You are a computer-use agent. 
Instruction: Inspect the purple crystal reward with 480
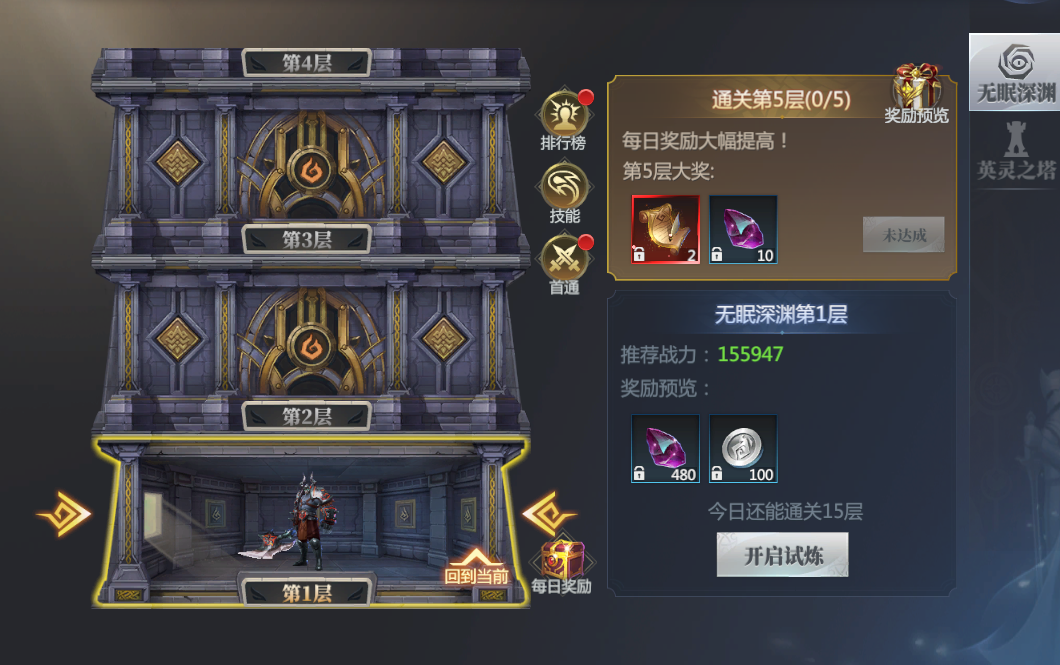coord(665,449)
